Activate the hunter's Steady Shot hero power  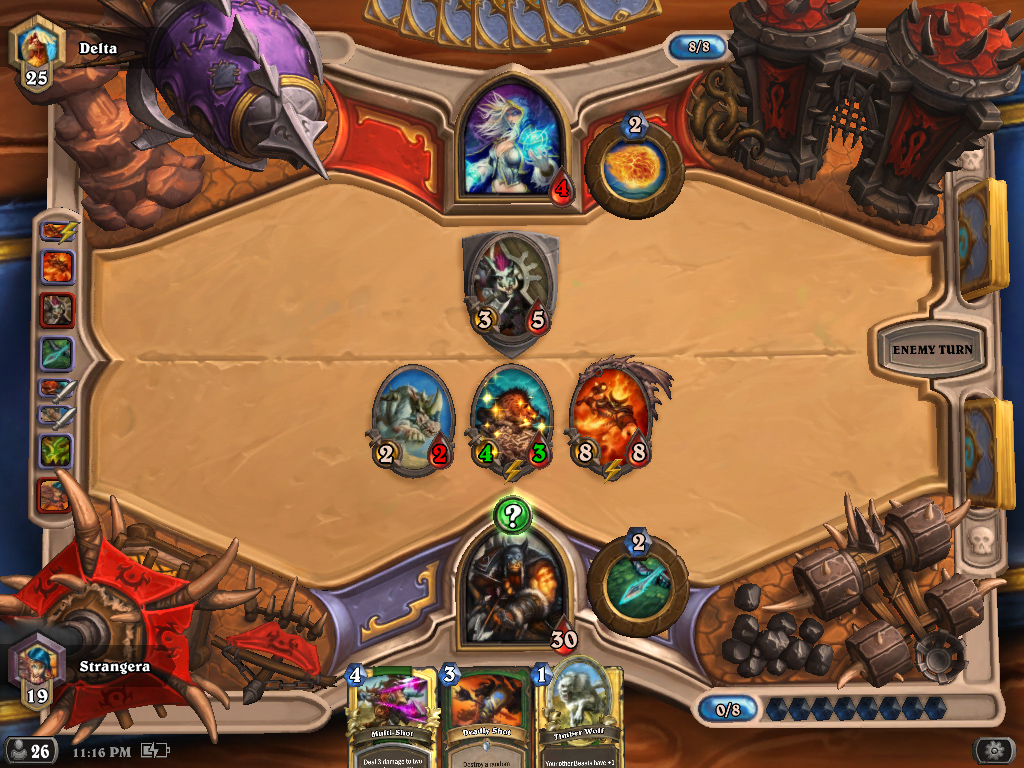tap(638, 588)
